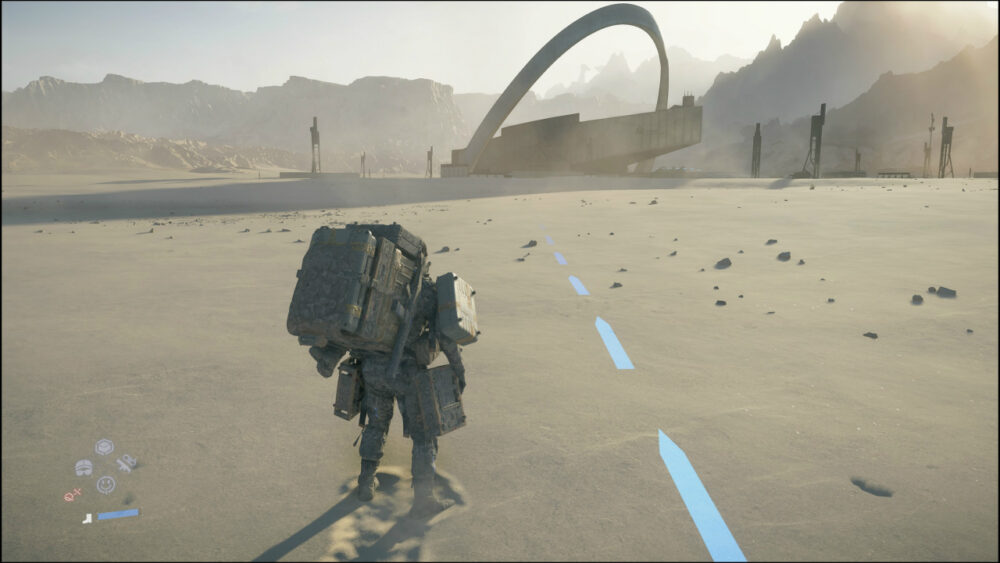Click the red offline status icon
Image resolution: width=1000 pixels, height=563 pixels.
tap(72, 494)
